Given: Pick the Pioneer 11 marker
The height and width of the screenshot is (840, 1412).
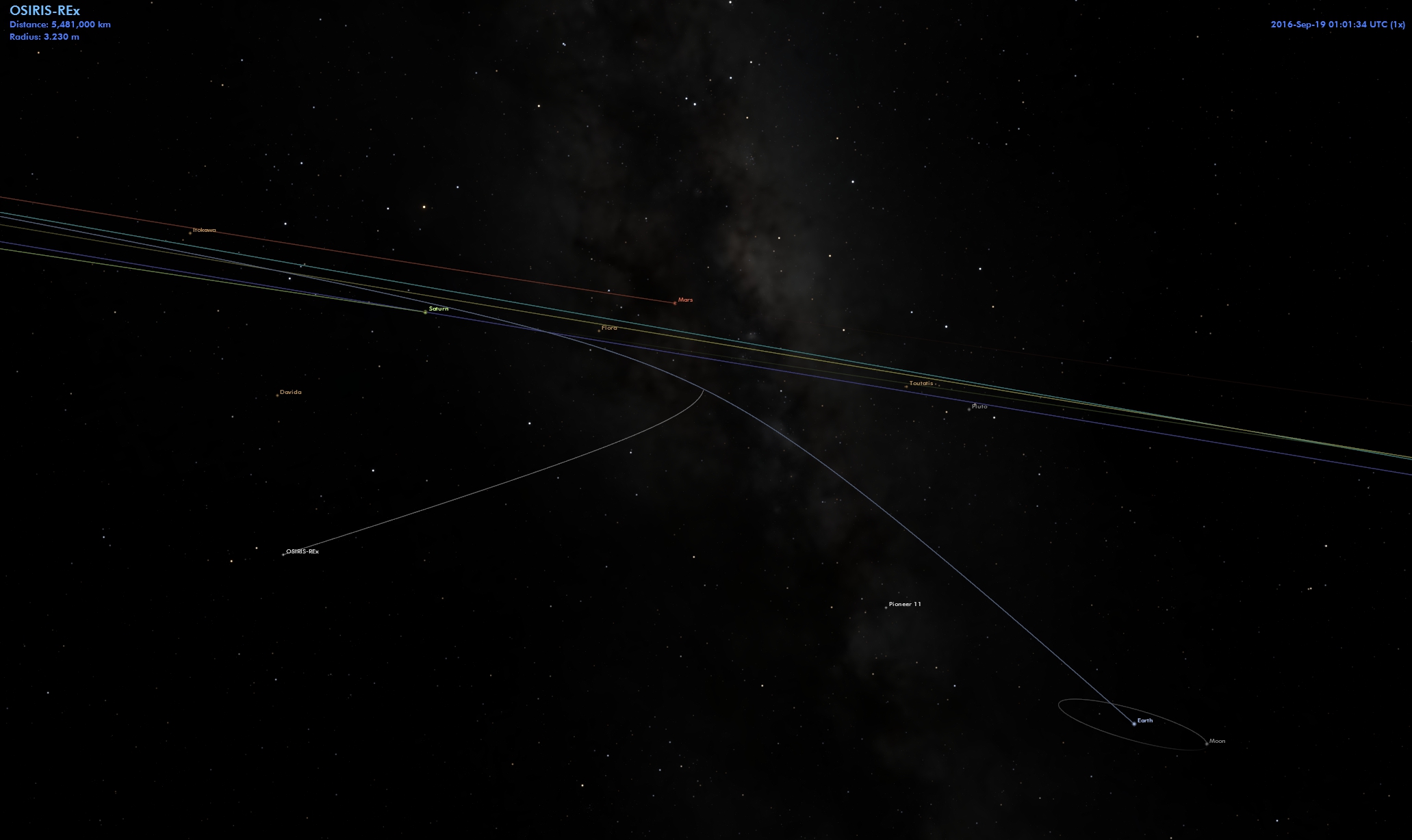Looking at the screenshot, I should click(x=886, y=607).
